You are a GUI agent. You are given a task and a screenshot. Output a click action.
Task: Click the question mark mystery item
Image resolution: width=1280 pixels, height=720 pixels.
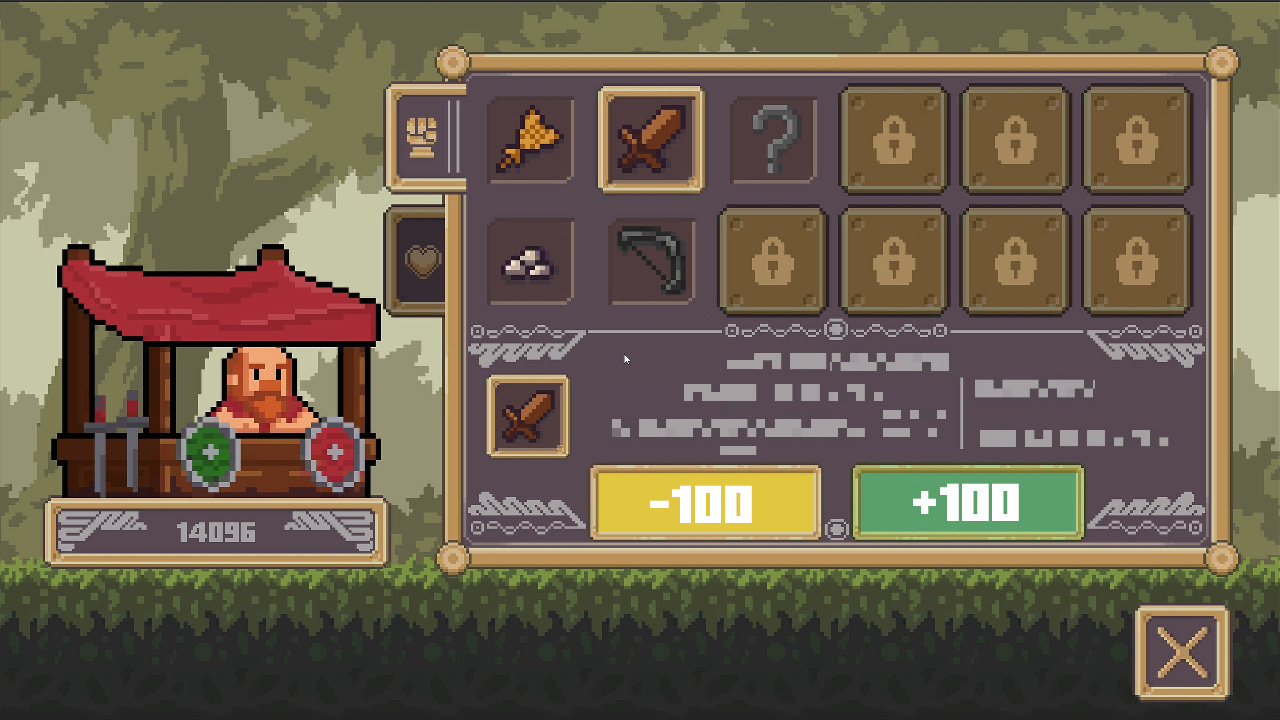pyautogui.click(x=772, y=138)
